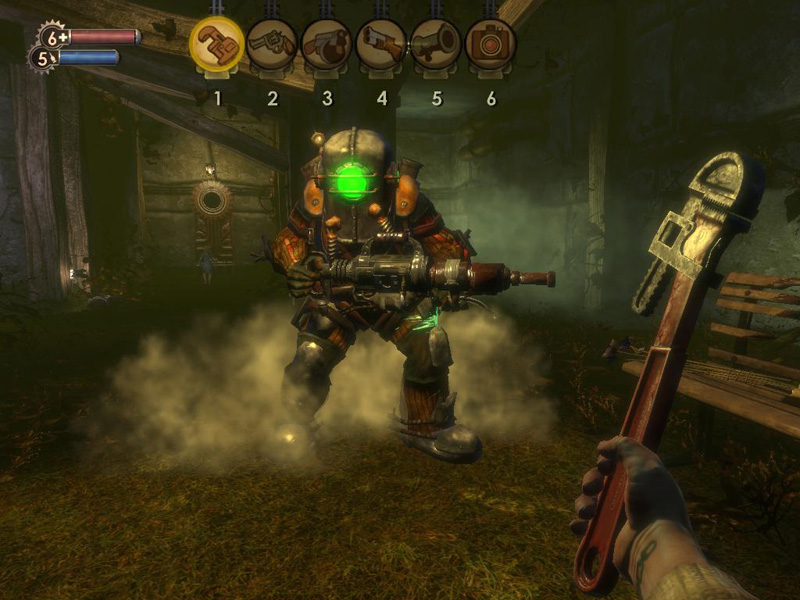Switch to the revolver pistol
Viewport: 800px width, 600px height.
[271, 44]
